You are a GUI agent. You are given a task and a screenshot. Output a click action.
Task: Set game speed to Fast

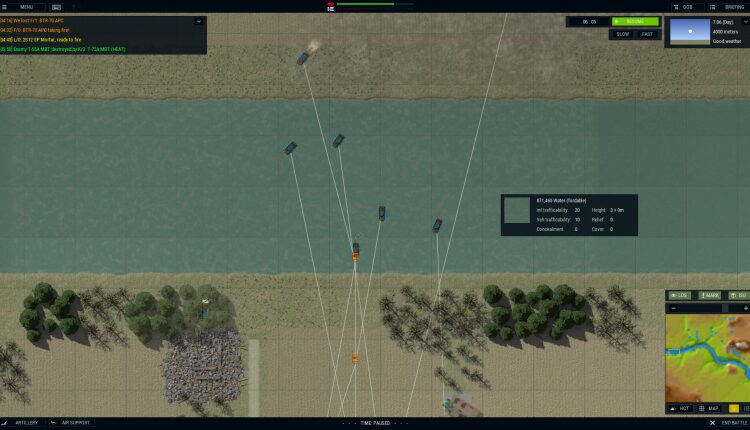pyautogui.click(x=647, y=34)
